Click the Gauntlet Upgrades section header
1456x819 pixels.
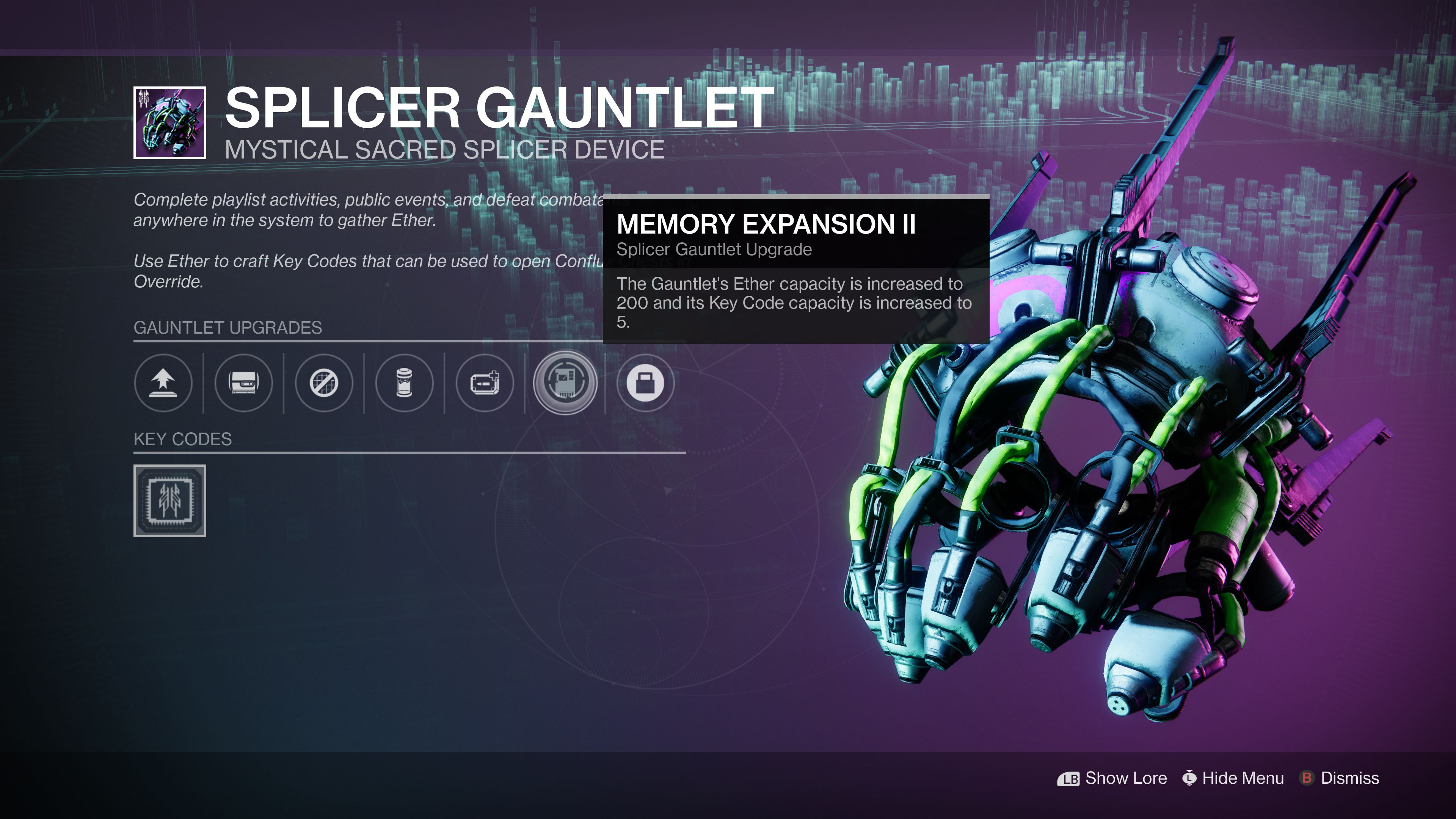(x=228, y=328)
